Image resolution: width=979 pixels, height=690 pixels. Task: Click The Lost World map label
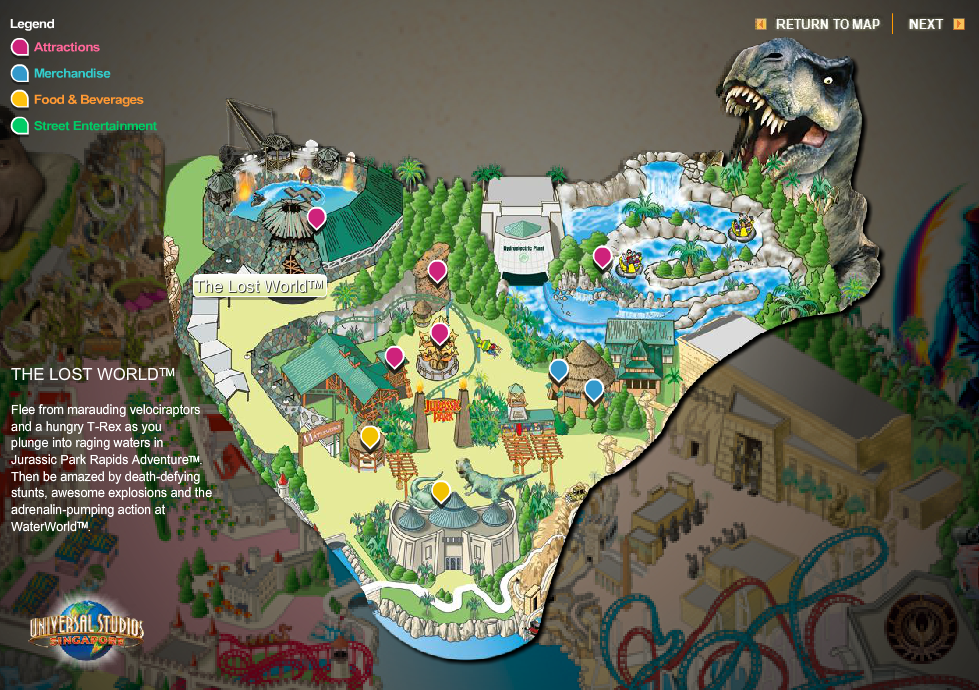(259, 286)
